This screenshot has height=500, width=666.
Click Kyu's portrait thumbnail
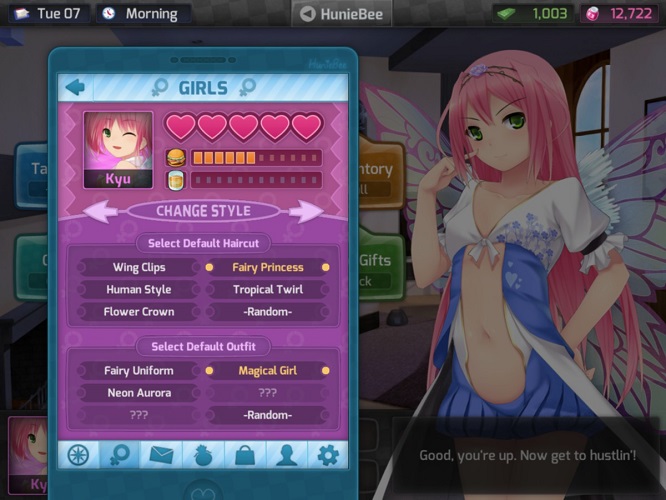coord(118,149)
